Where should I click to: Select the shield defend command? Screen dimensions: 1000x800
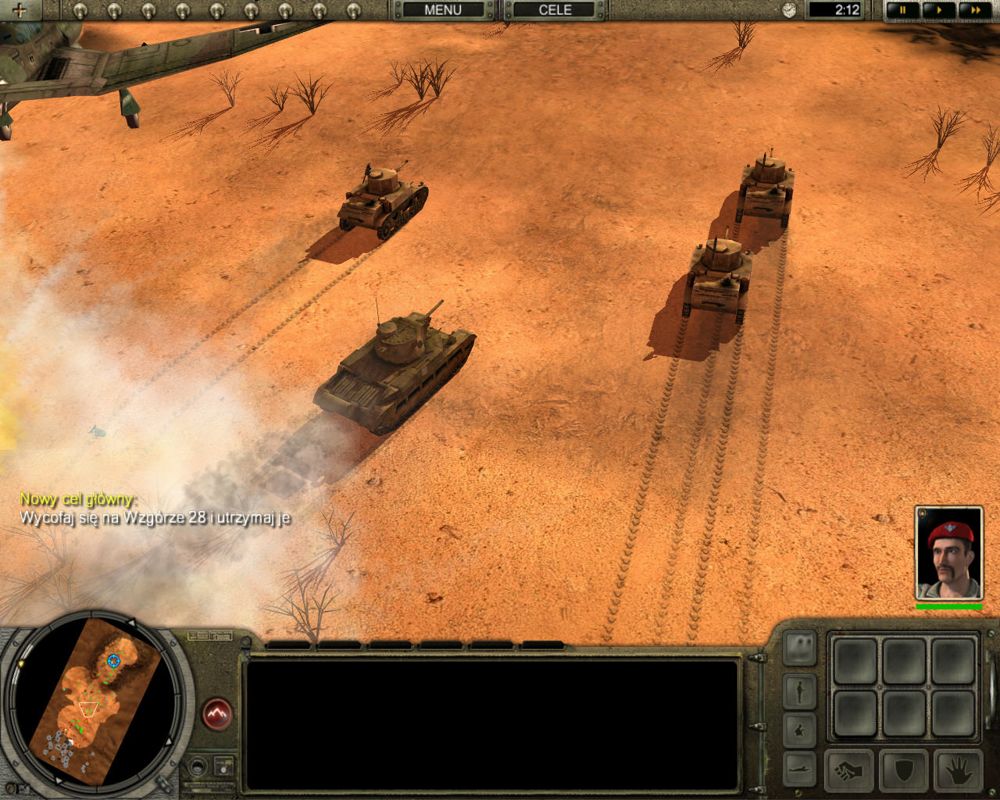(904, 771)
